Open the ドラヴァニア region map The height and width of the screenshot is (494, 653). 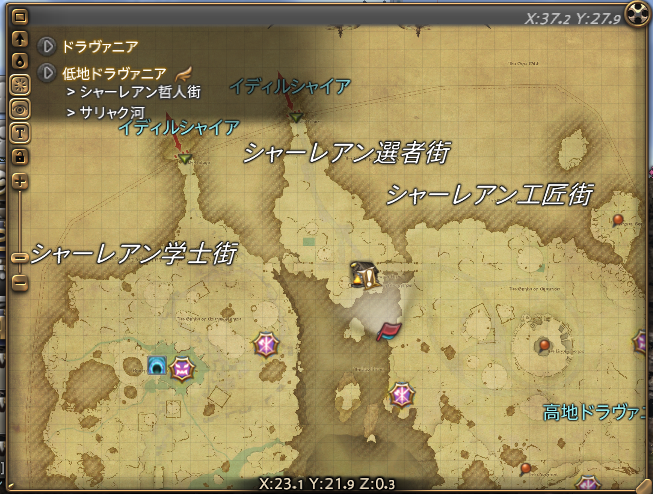(x=46, y=46)
